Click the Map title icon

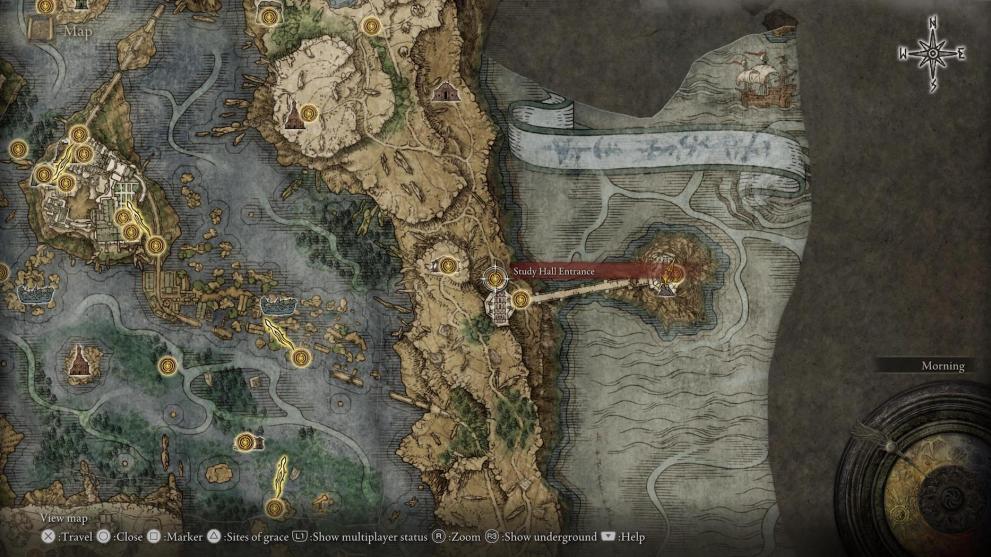coord(43,29)
